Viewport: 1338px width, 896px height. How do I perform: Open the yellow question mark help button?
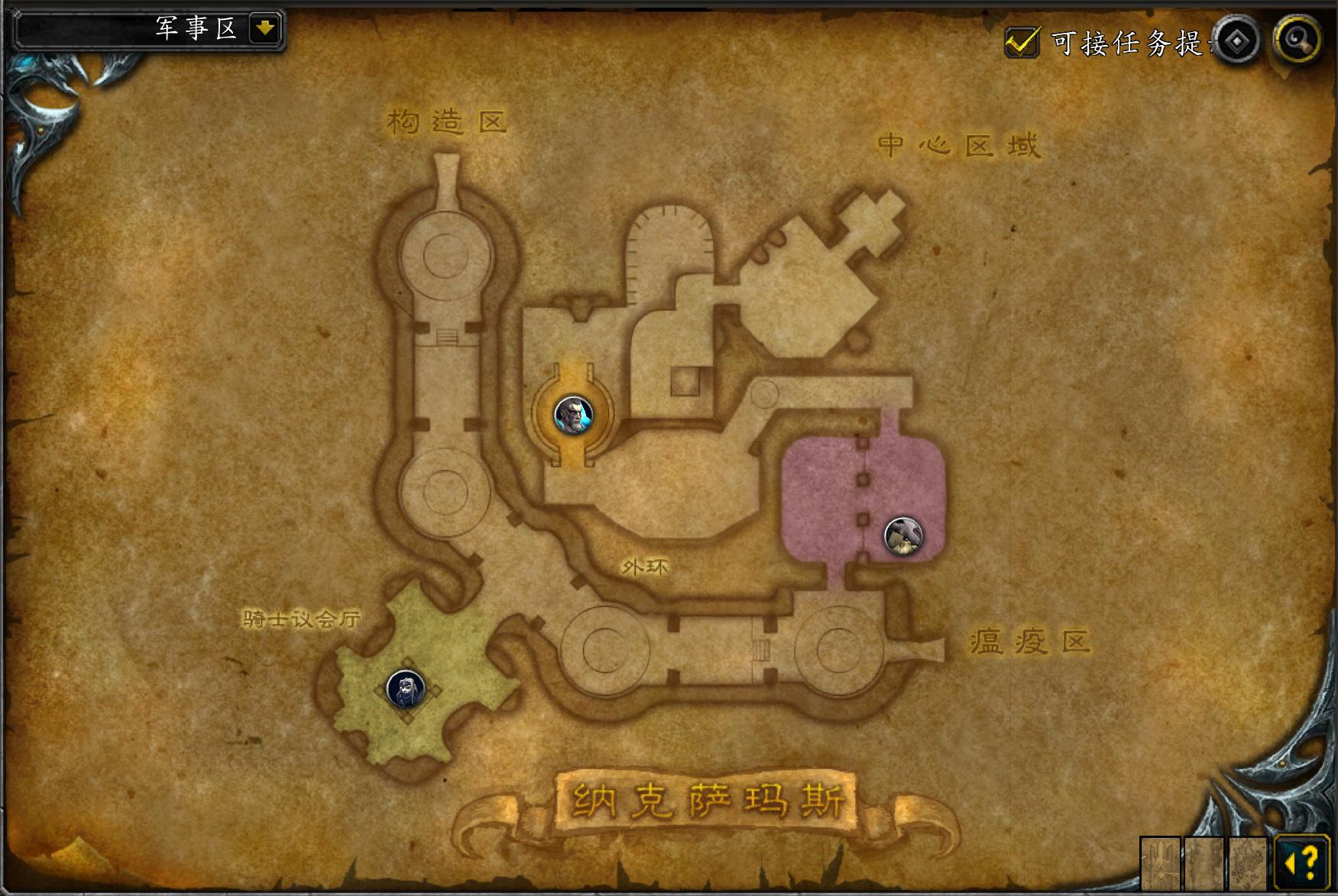1303,863
